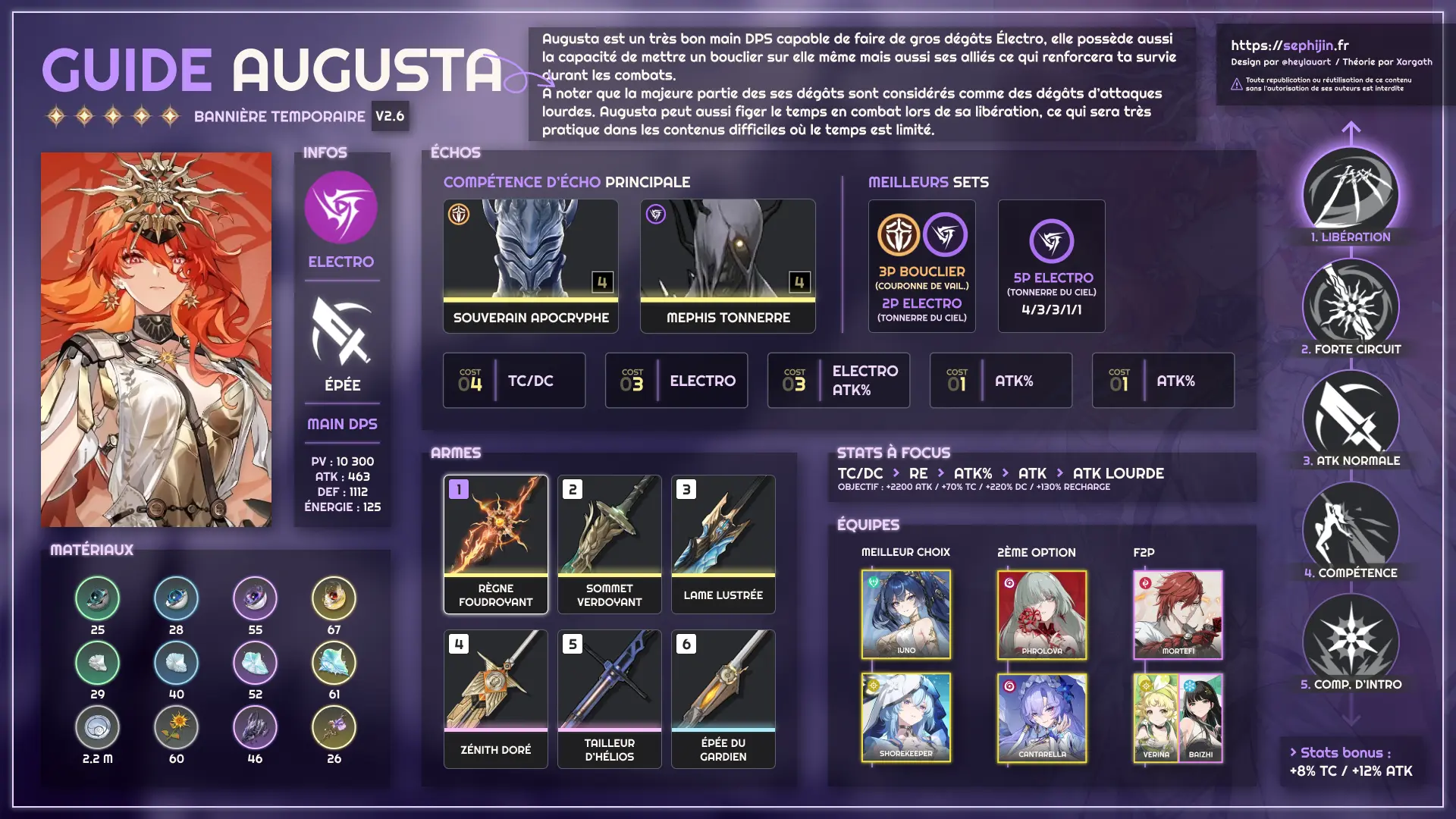The height and width of the screenshot is (819, 1456).
Task: Choose the Mephis Tonnerre echo card
Action: [727, 265]
